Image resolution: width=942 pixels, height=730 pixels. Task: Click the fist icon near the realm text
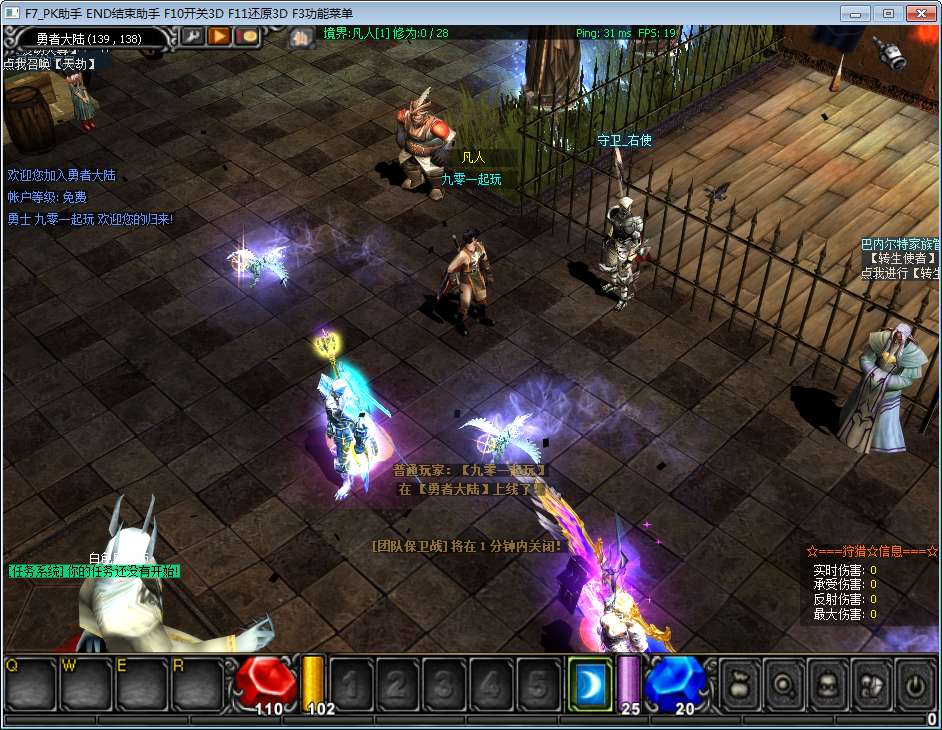pyautogui.click(x=301, y=37)
